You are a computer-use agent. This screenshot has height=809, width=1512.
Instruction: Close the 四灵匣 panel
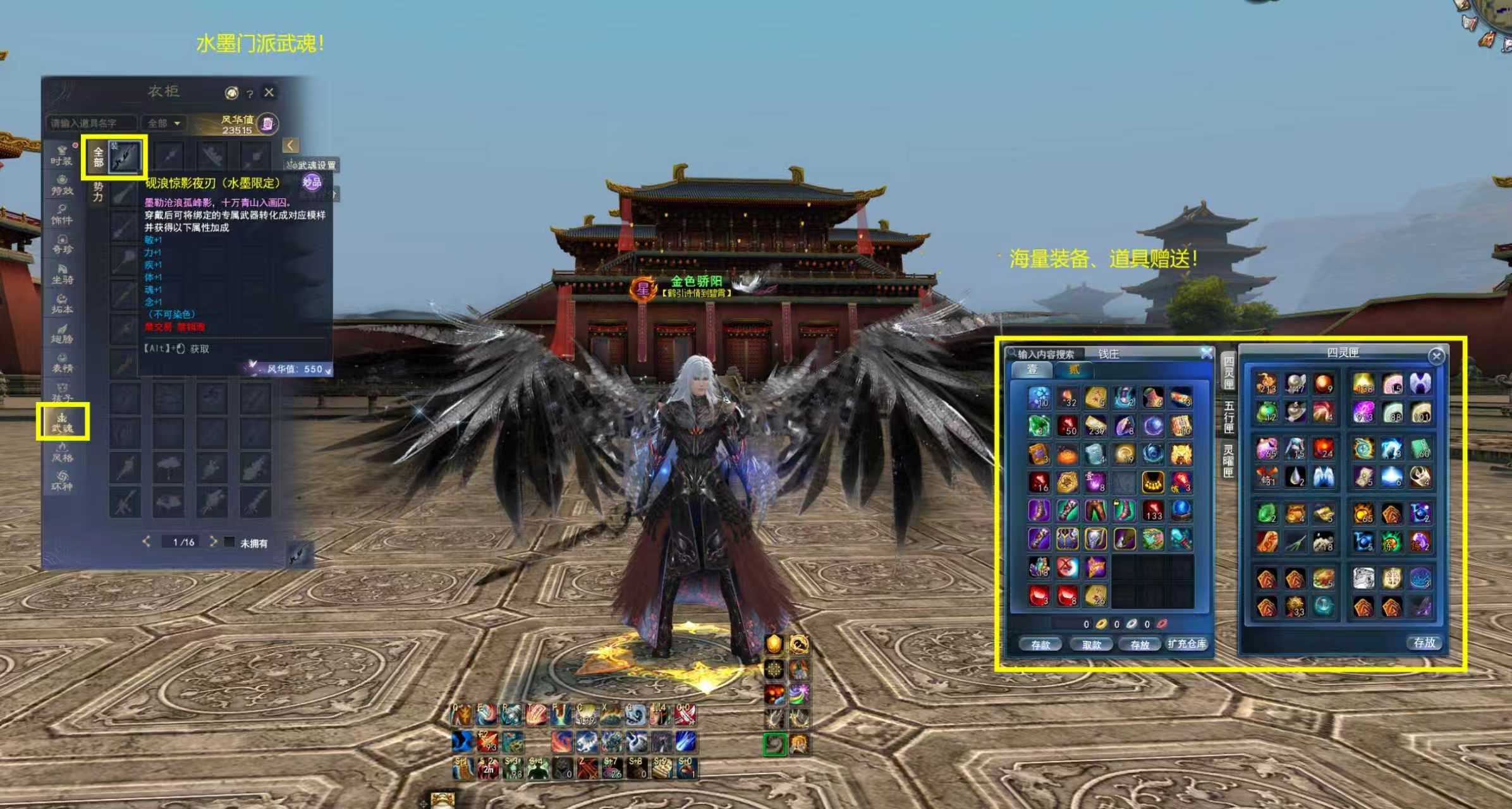click(x=1436, y=356)
